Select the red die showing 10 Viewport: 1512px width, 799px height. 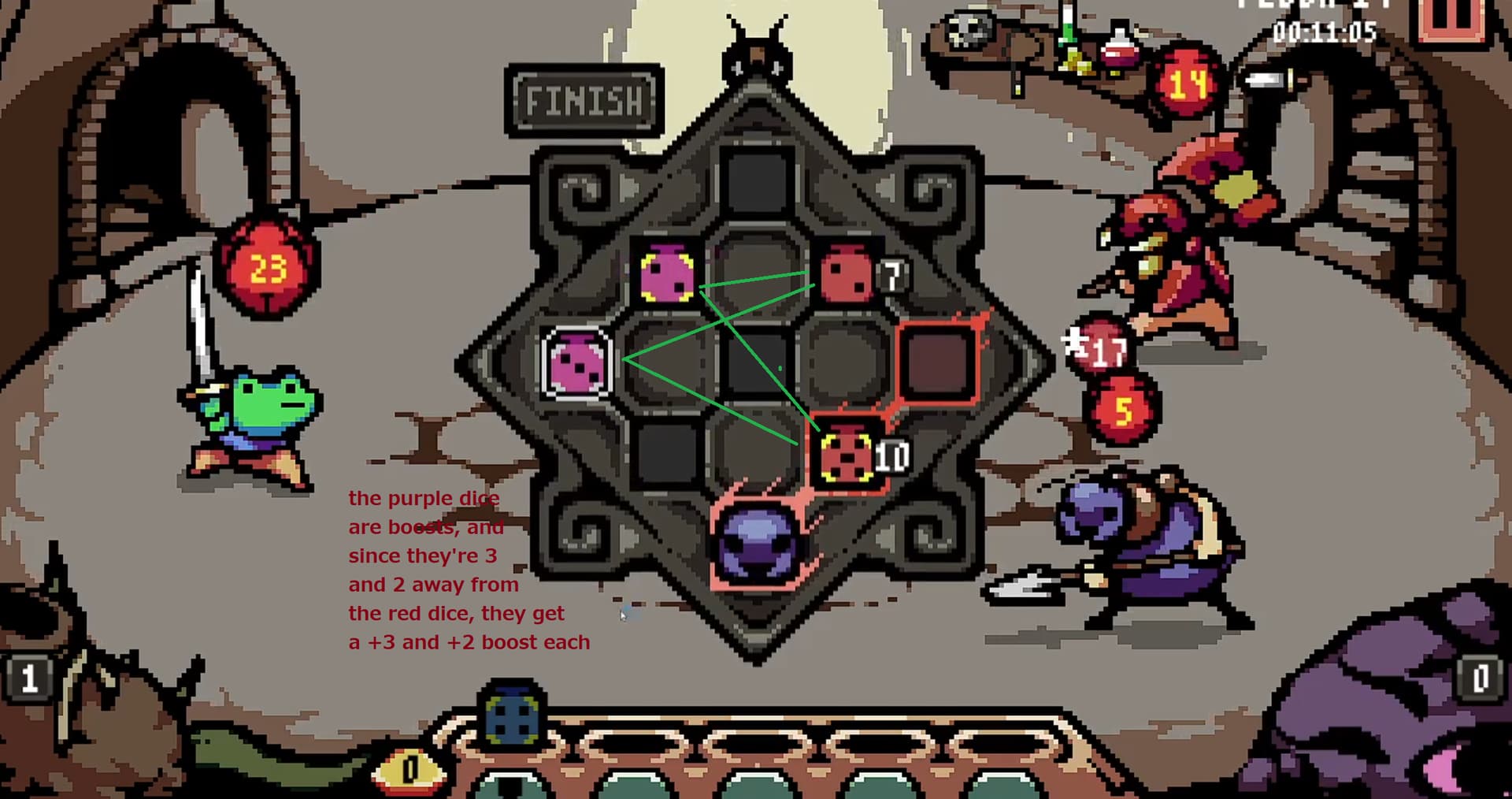(847, 455)
